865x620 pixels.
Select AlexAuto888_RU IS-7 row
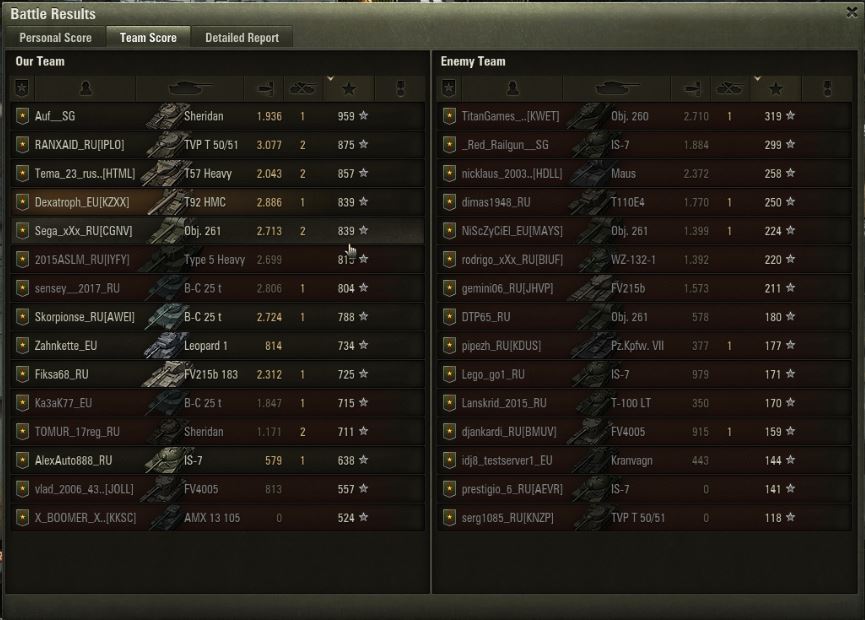pyautogui.click(x=217, y=461)
